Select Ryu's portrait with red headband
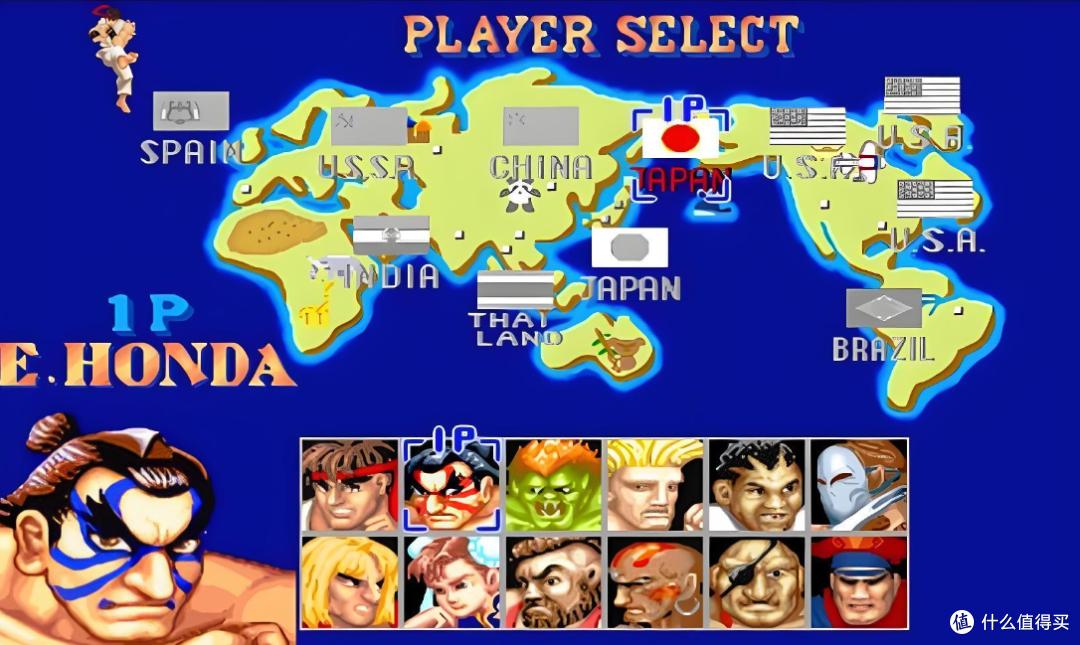The width and height of the screenshot is (1080, 645). [350, 485]
